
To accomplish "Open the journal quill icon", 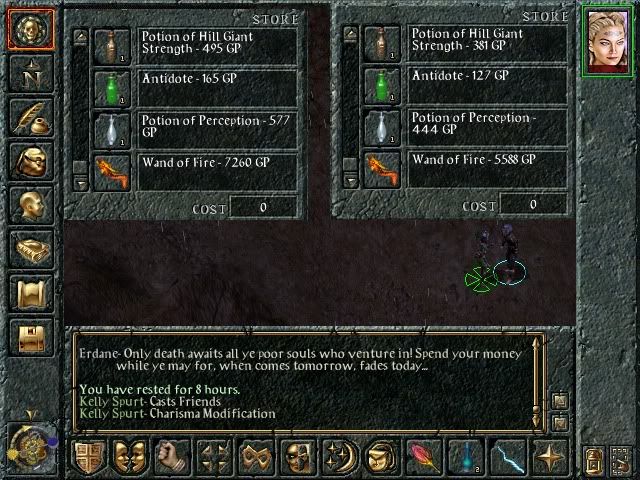I will coord(30,117).
